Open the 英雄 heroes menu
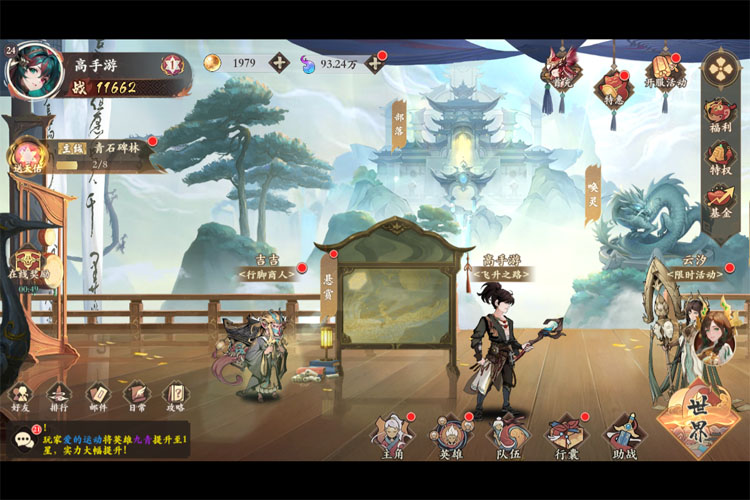750x500 pixels. (450, 437)
